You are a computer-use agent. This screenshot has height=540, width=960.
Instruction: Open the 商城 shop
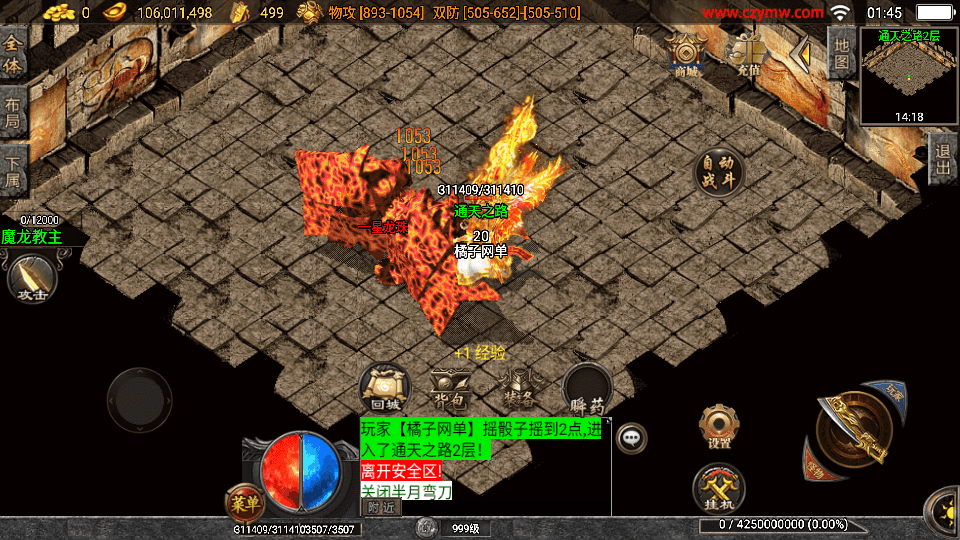686,55
